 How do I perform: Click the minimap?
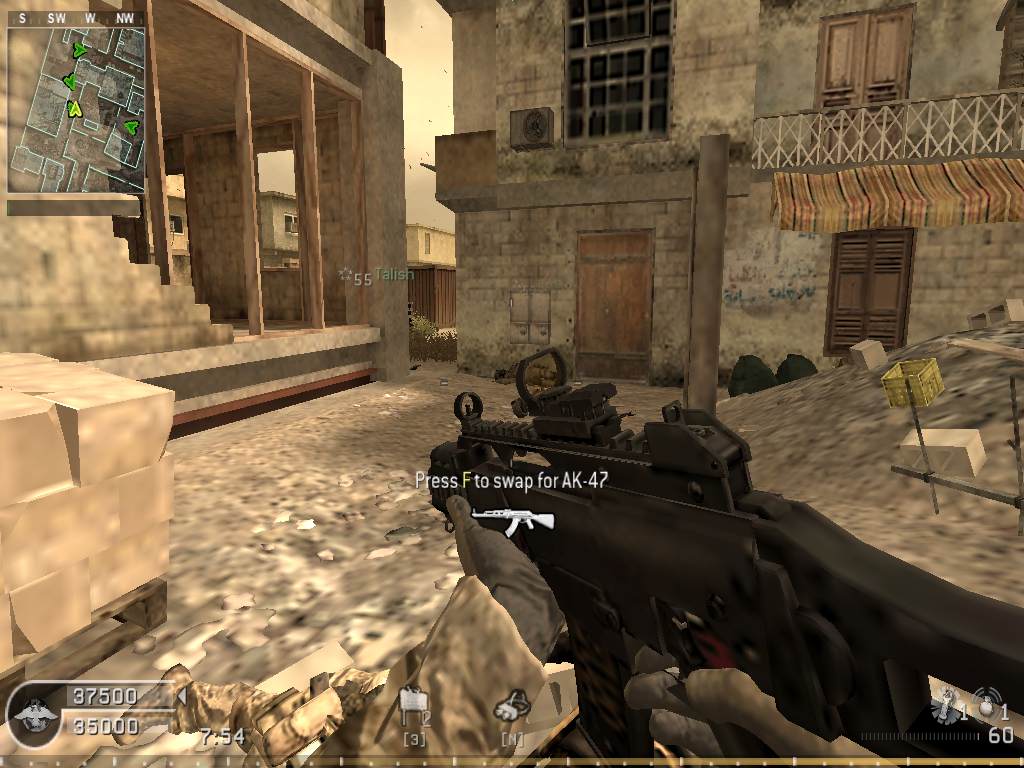76,109
